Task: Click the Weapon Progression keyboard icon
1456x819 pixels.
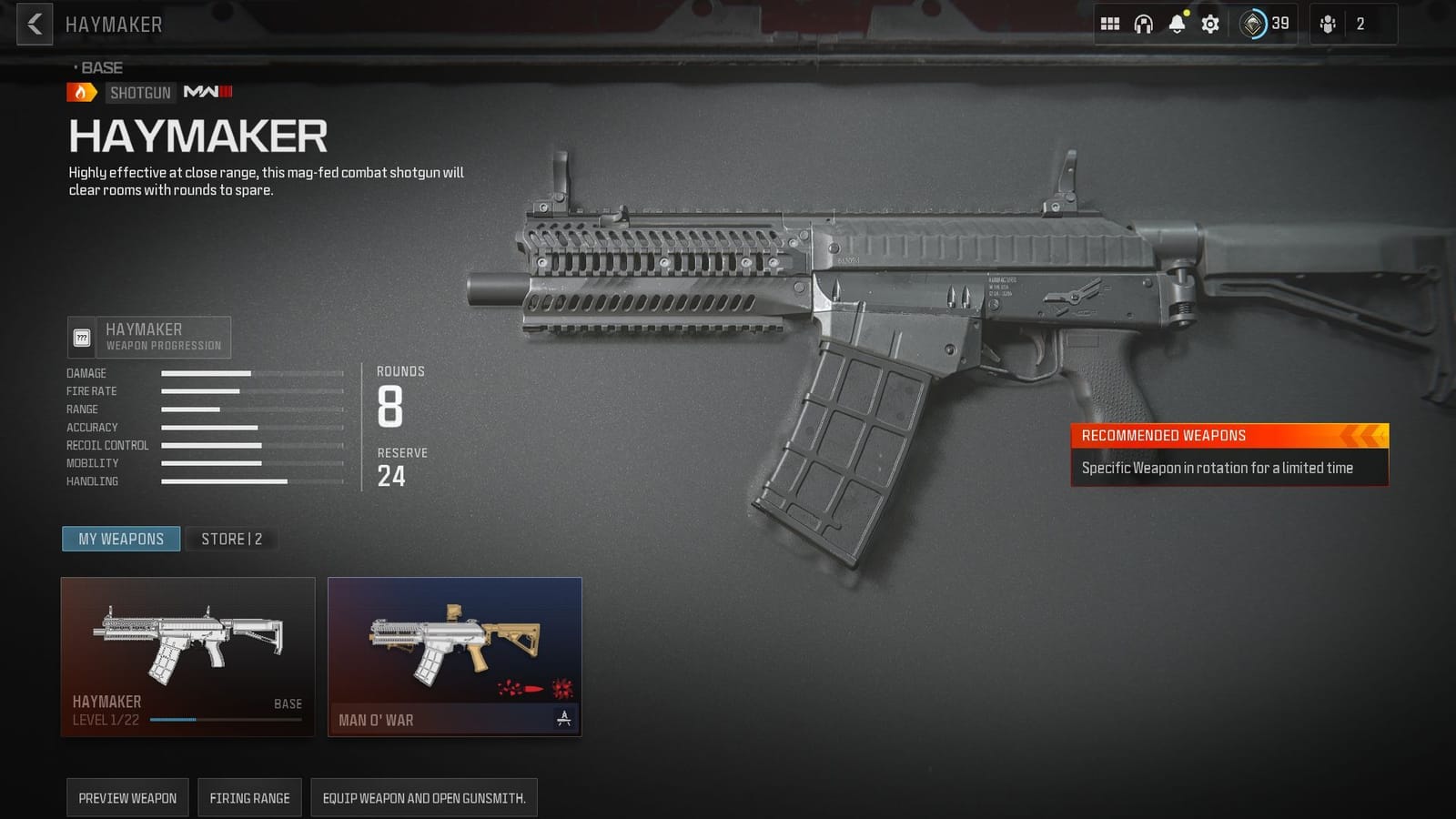Action: click(84, 337)
